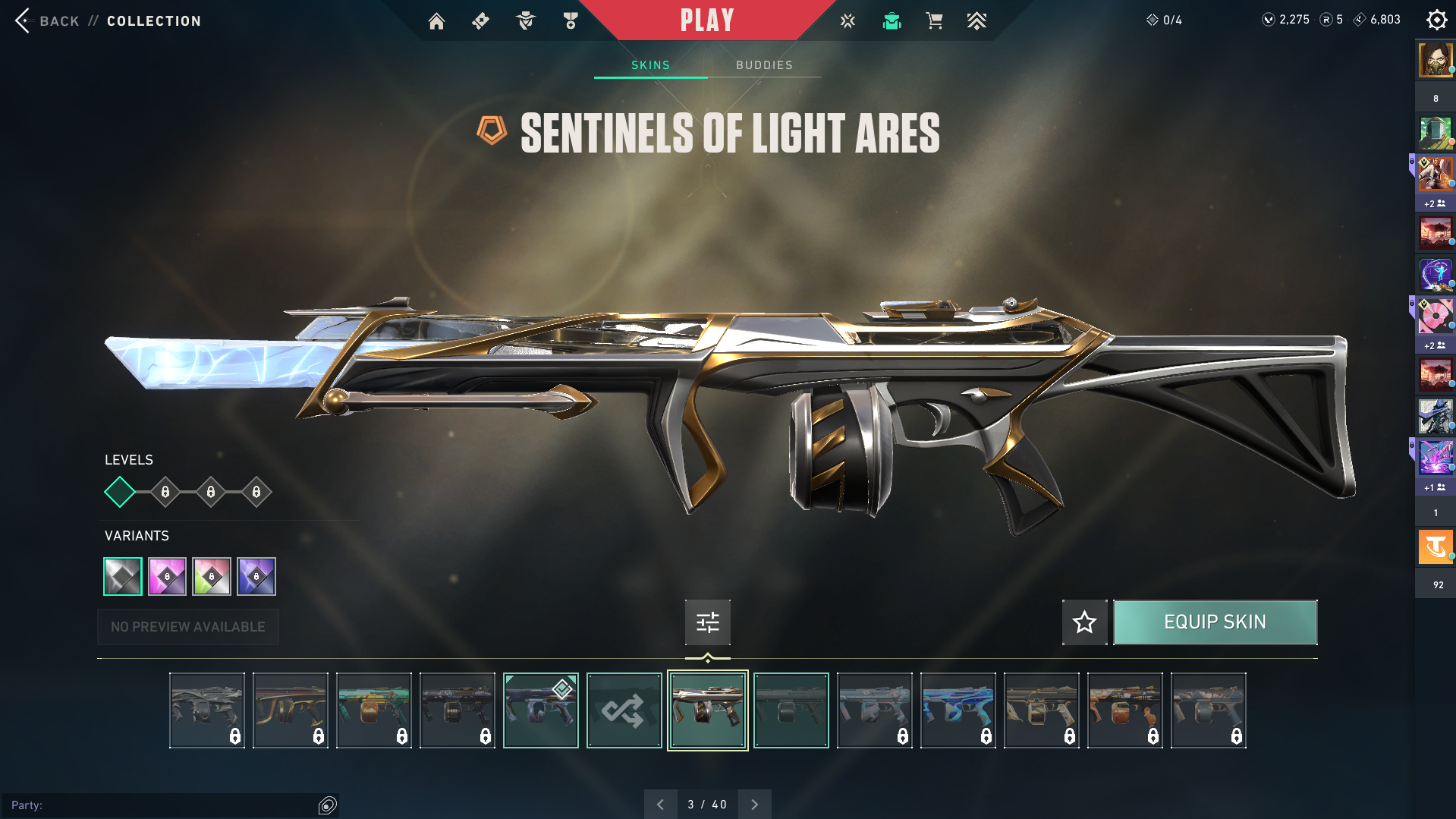
Task: Open the skin filter options
Action: coord(707,622)
